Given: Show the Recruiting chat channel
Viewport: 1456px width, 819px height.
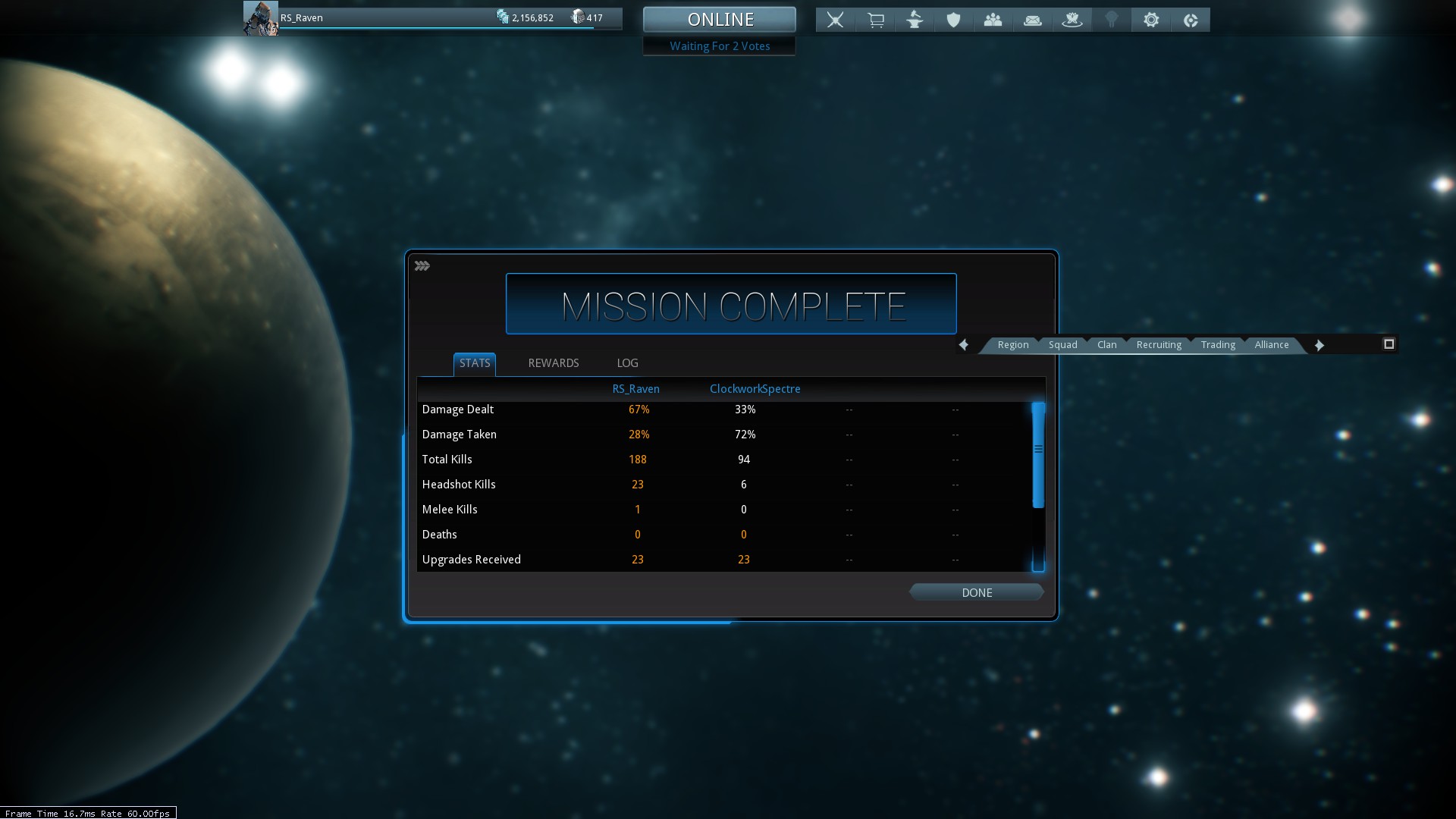Looking at the screenshot, I should click(1158, 345).
